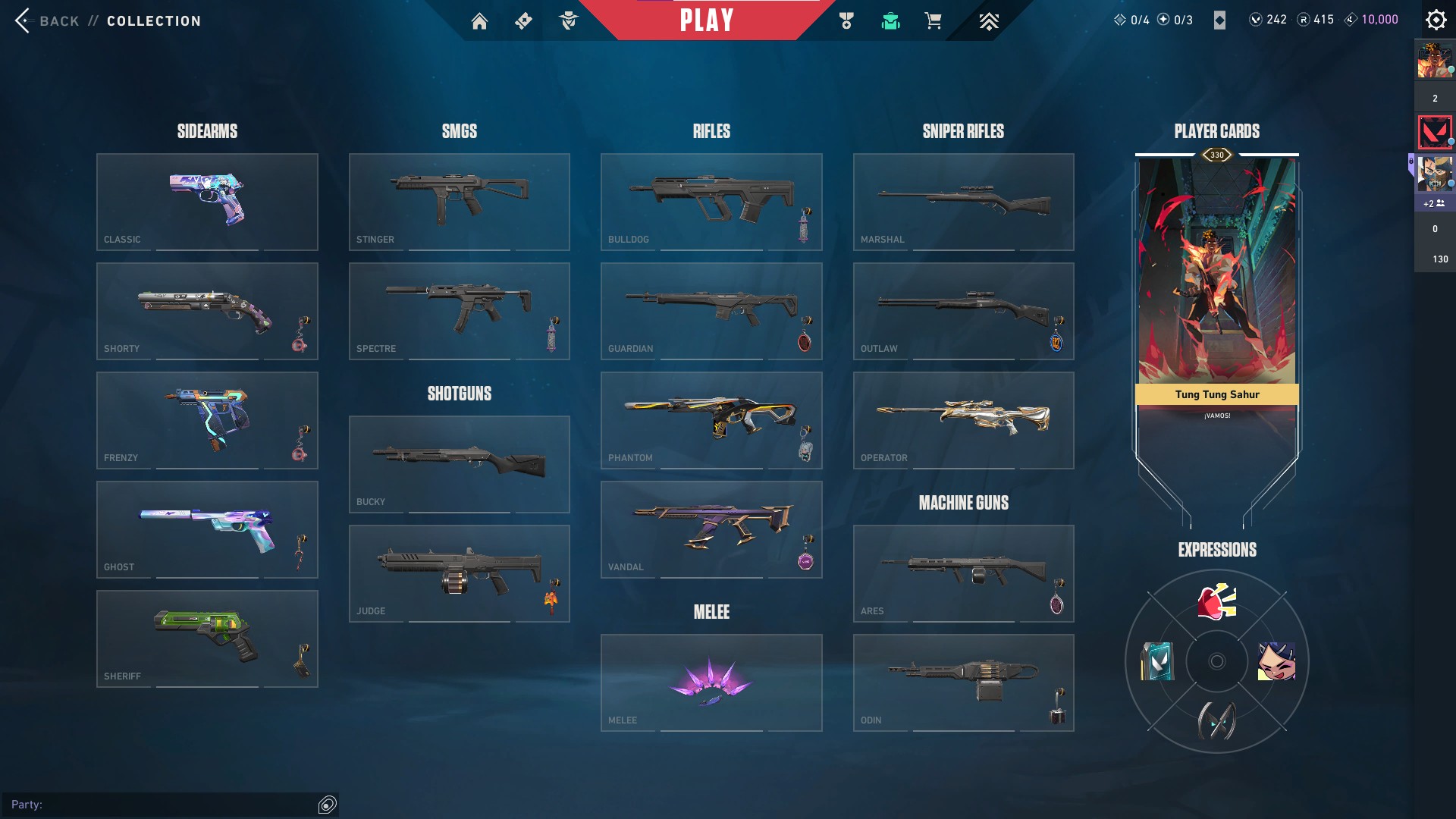Open the store shopping cart icon

pos(933,21)
